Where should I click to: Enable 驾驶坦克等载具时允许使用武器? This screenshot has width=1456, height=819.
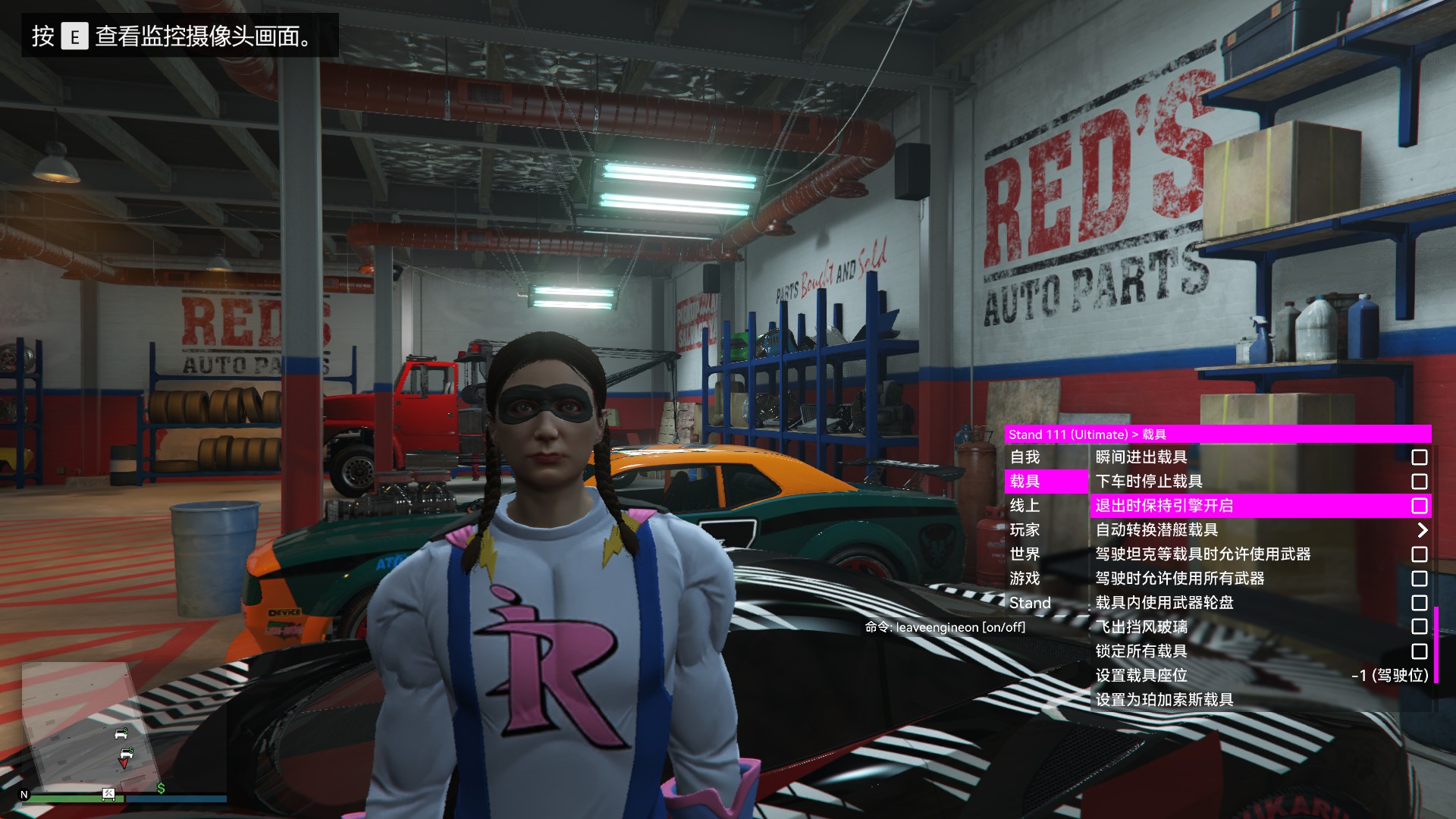pos(1419,554)
